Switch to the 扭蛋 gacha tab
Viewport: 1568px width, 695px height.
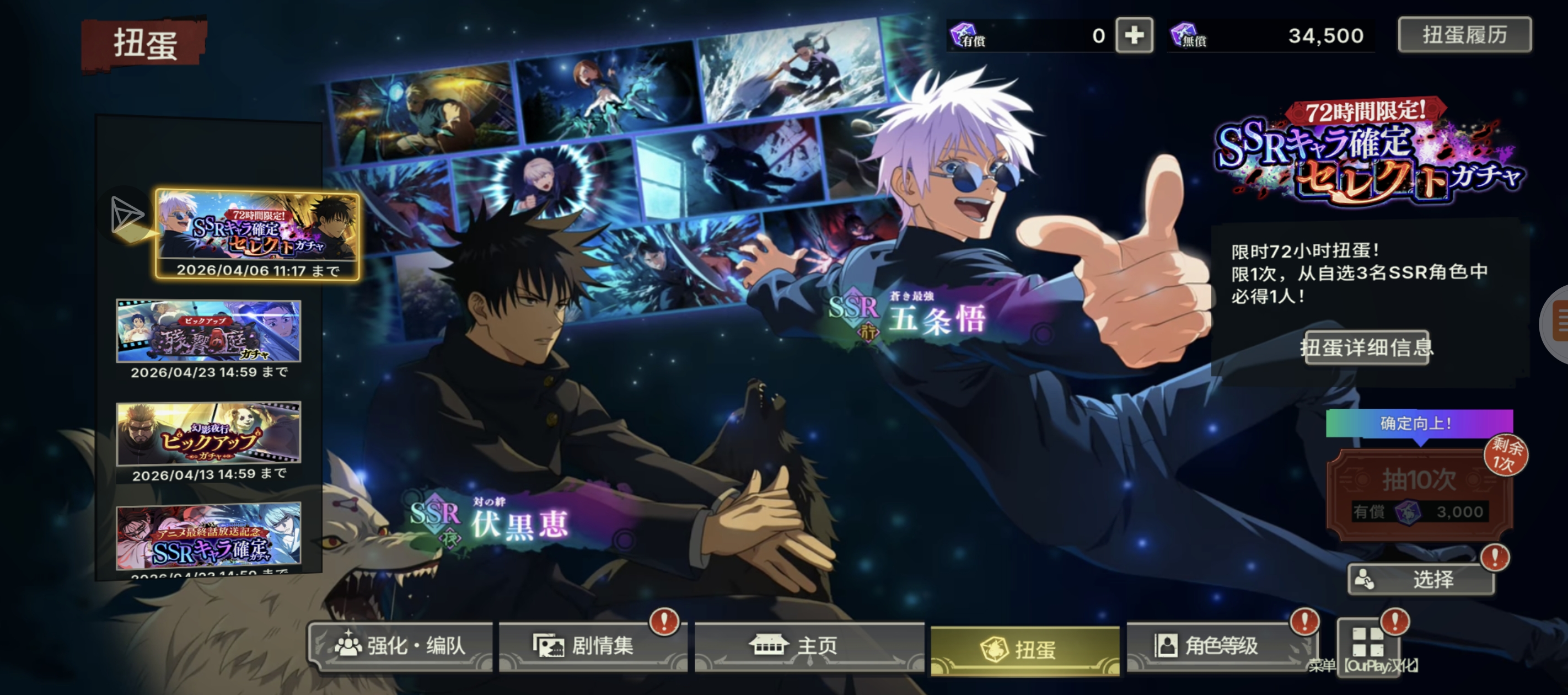(1025, 649)
